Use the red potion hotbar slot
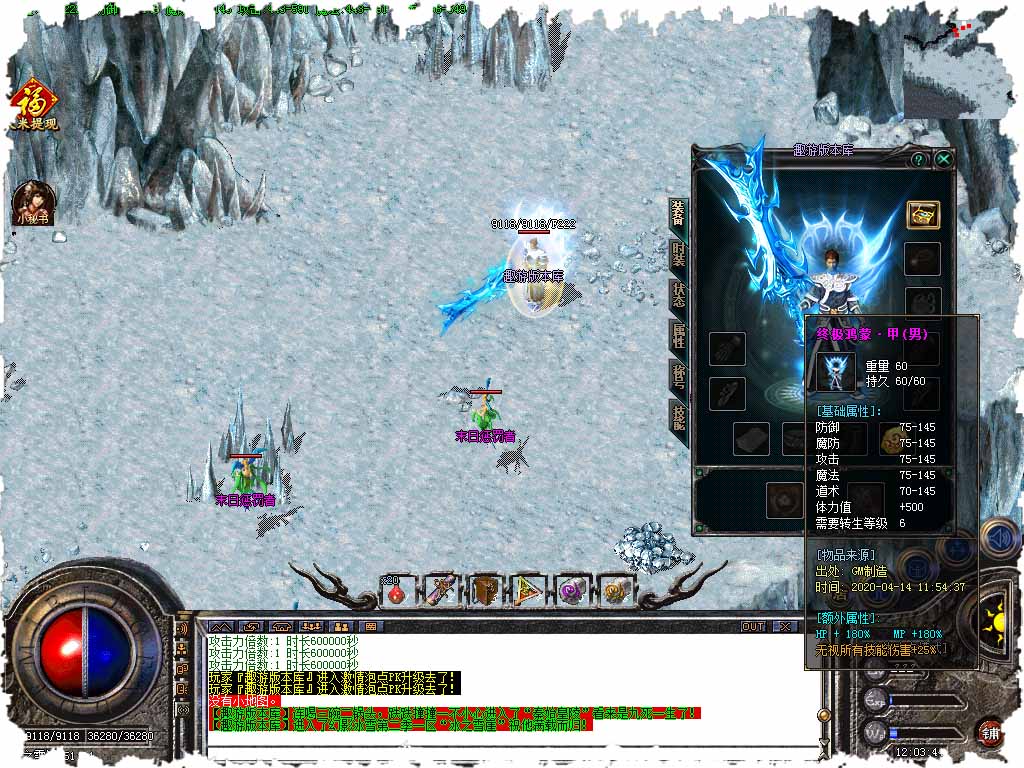 [397, 592]
